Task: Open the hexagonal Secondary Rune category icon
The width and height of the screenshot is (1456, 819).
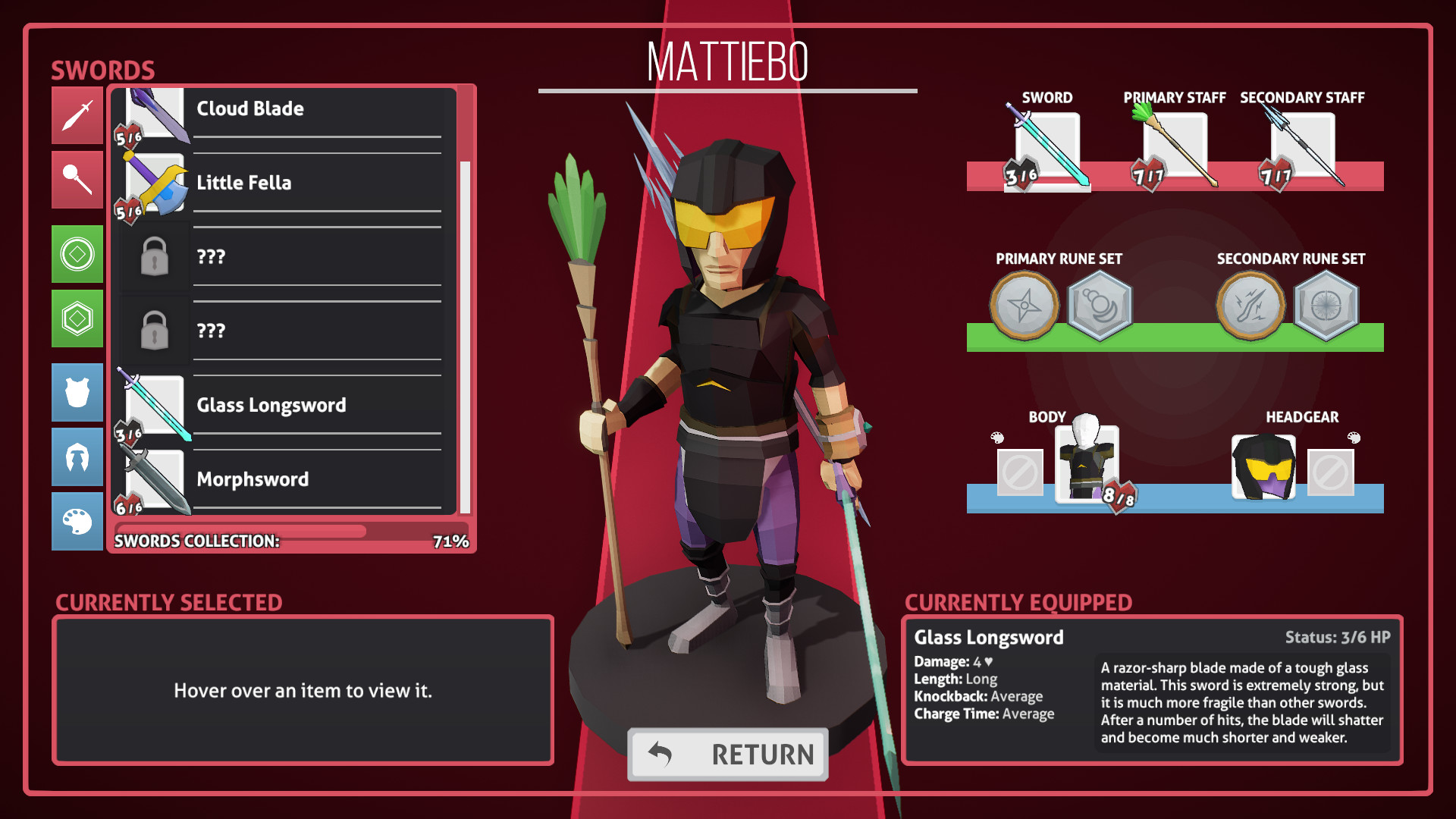Action: click(x=77, y=318)
